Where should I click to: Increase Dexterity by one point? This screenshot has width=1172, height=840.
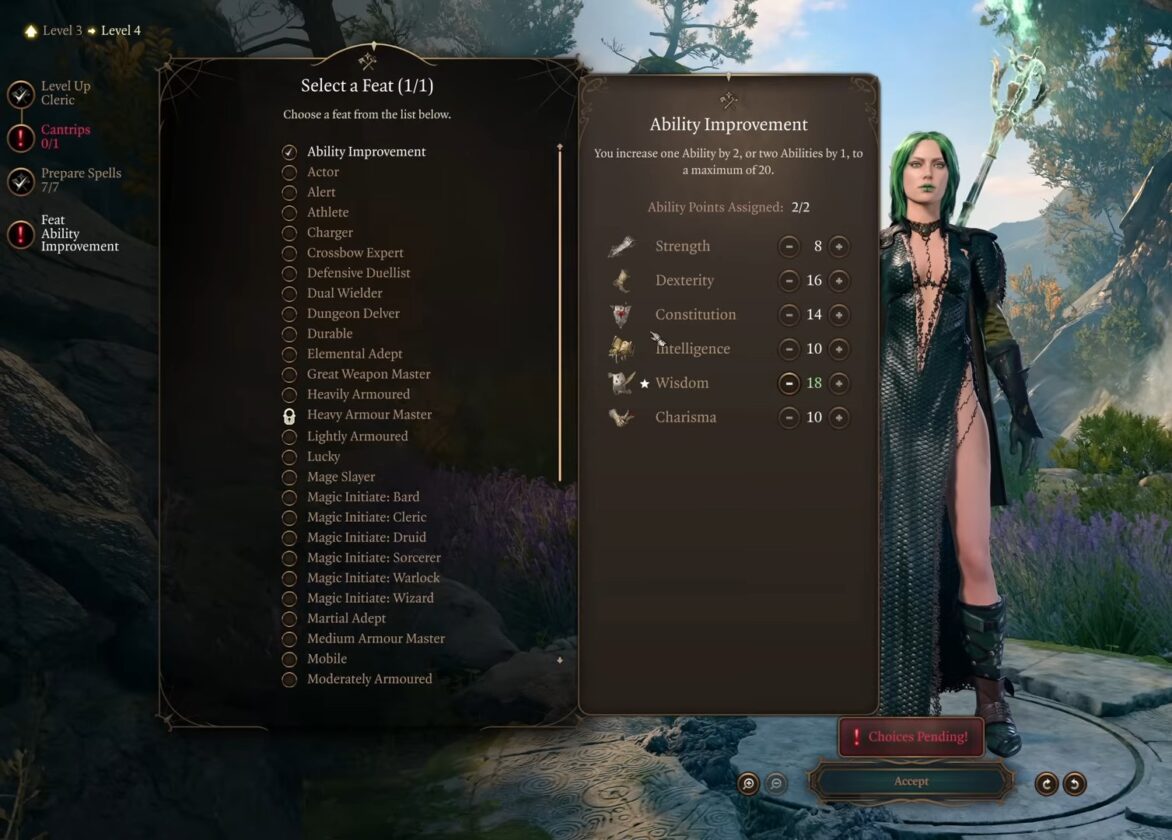click(x=839, y=280)
